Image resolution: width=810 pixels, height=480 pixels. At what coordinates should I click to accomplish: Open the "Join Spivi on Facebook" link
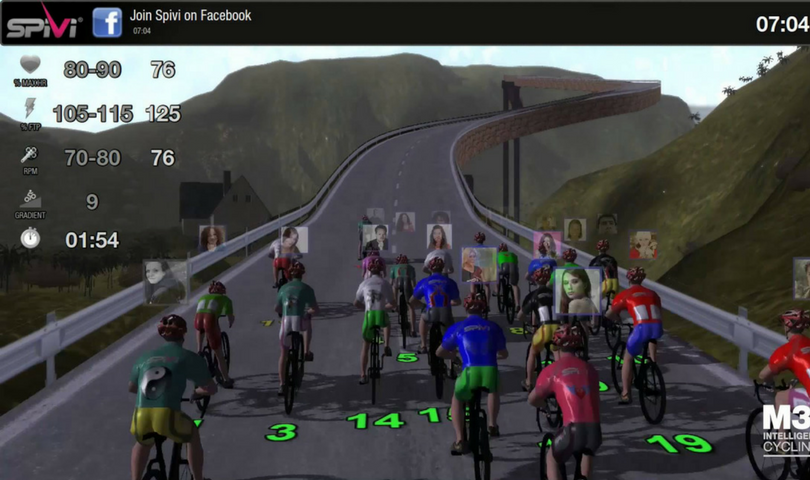(x=190, y=16)
